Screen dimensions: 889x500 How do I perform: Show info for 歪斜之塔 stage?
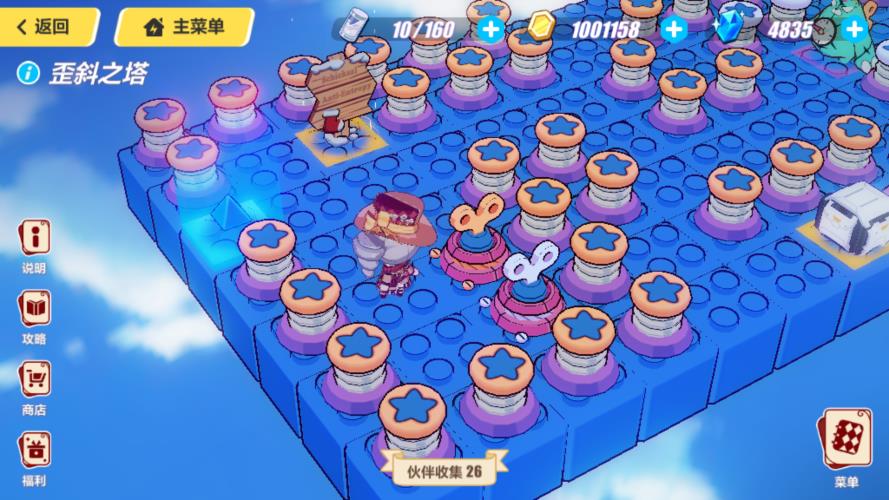[x=29, y=73]
